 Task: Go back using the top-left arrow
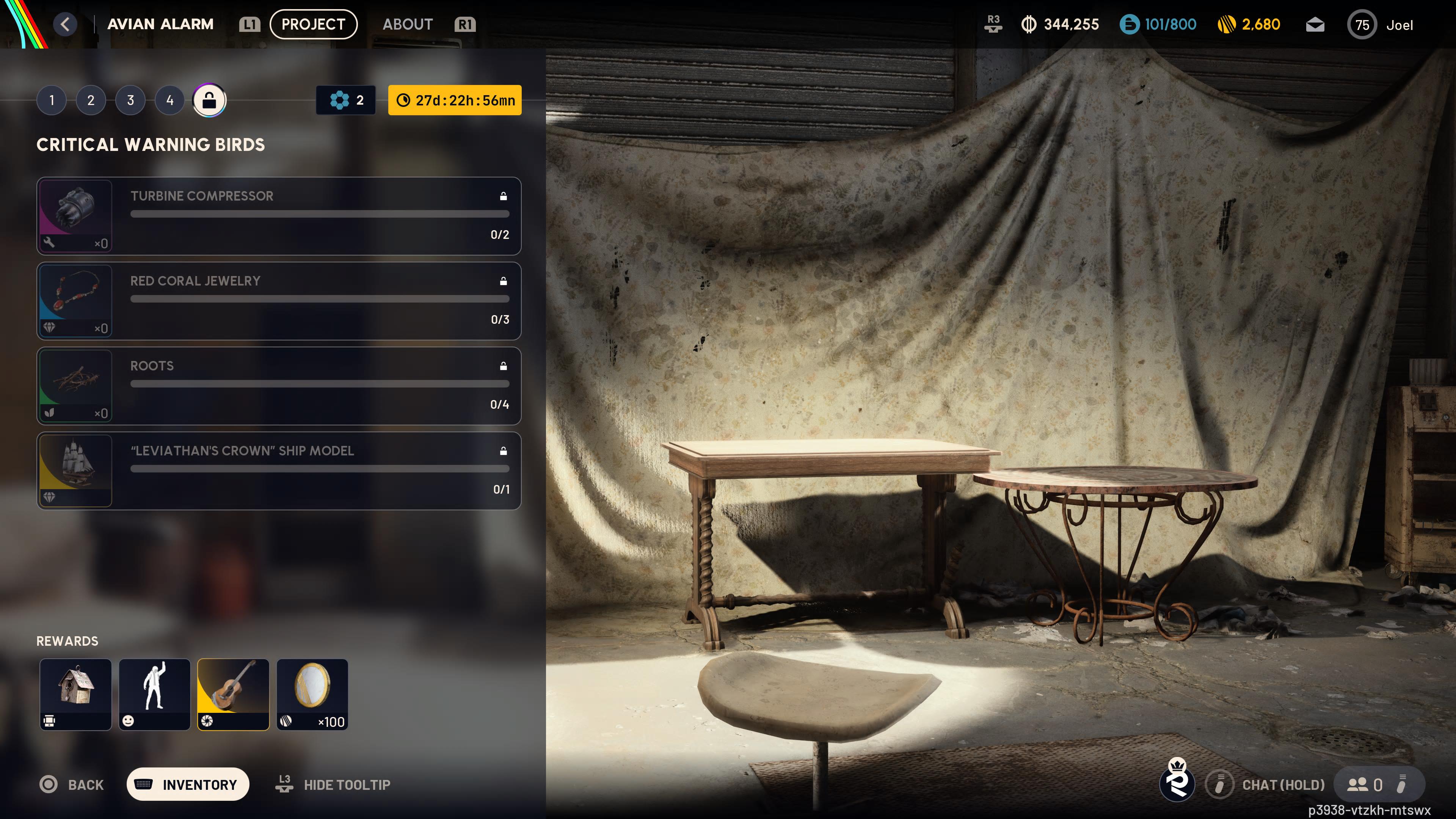tap(65, 24)
